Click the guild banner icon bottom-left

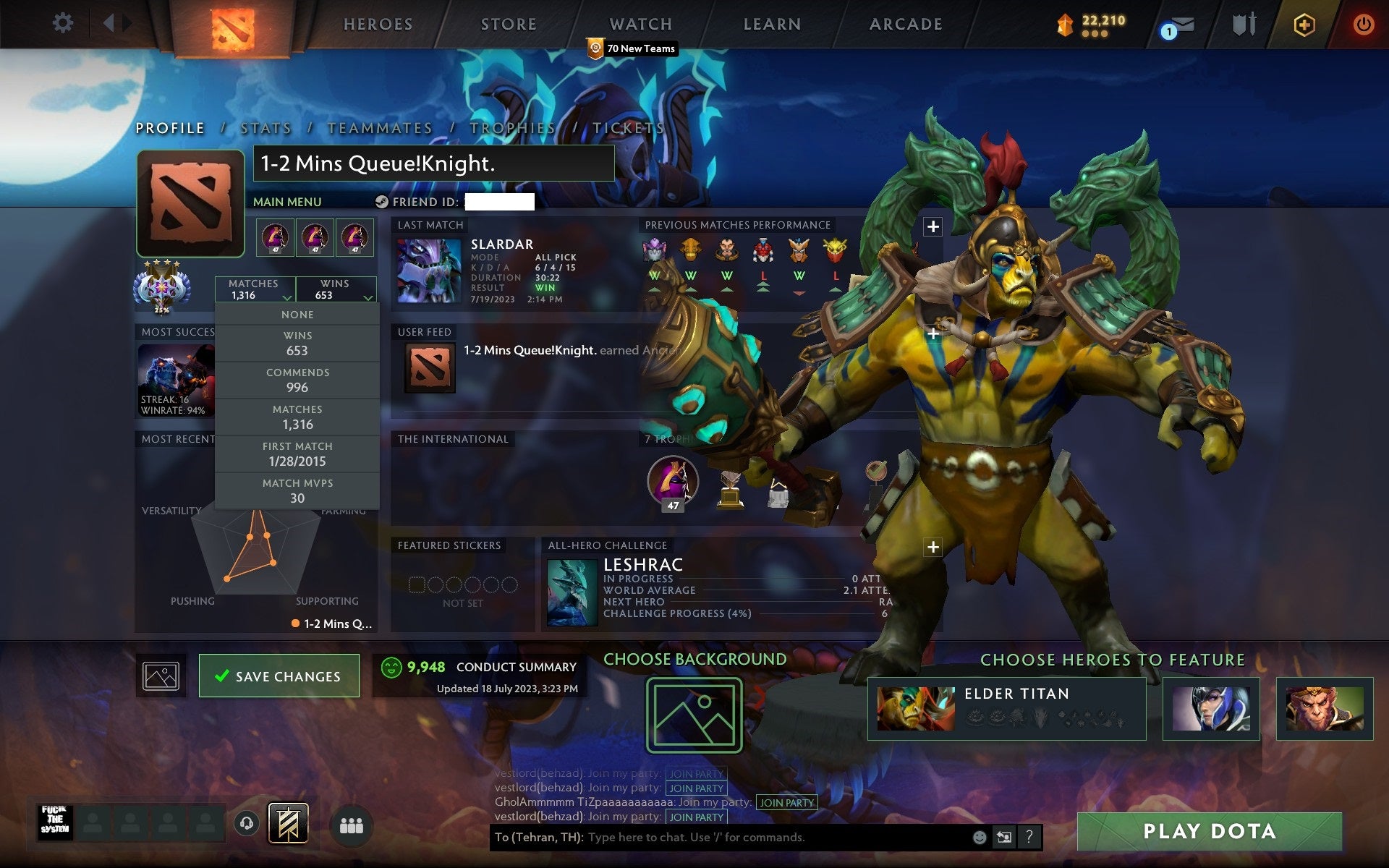[x=289, y=823]
